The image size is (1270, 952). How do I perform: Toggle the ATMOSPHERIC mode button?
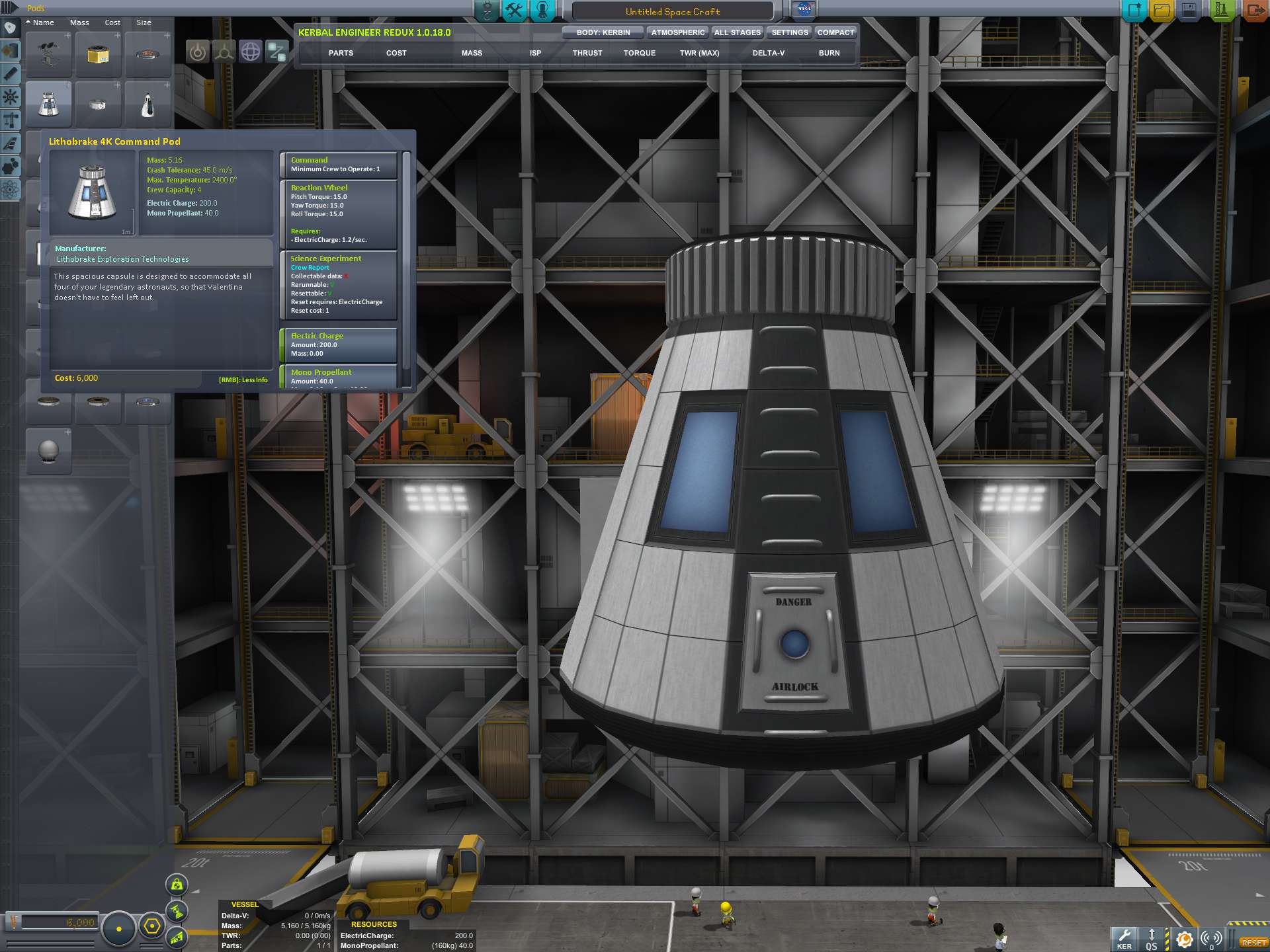pyautogui.click(x=677, y=32)
